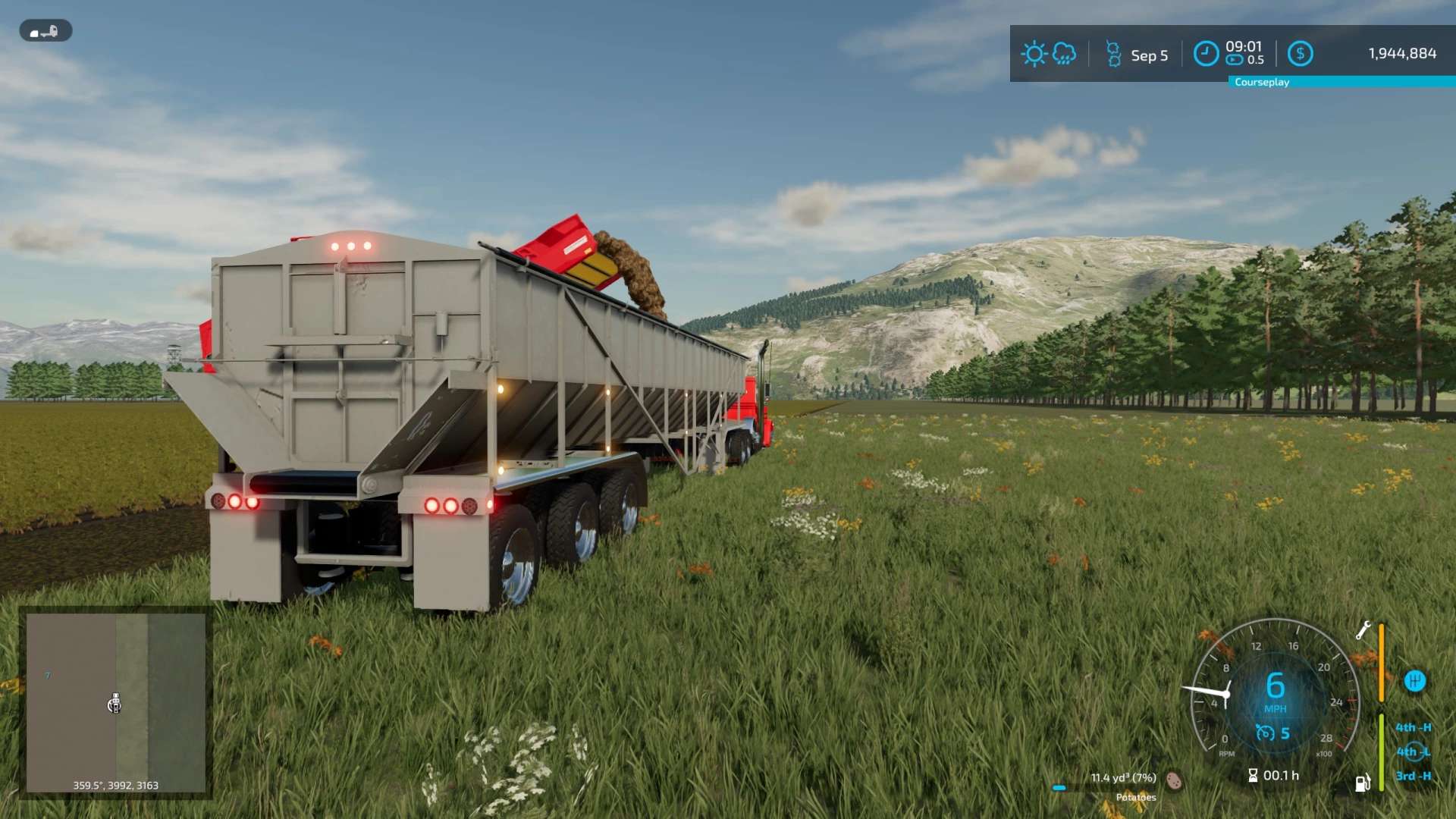The height and width of the screenshot is (819, 1456).
Task: Click the potato fill type icon
Action: (1174, 780)
